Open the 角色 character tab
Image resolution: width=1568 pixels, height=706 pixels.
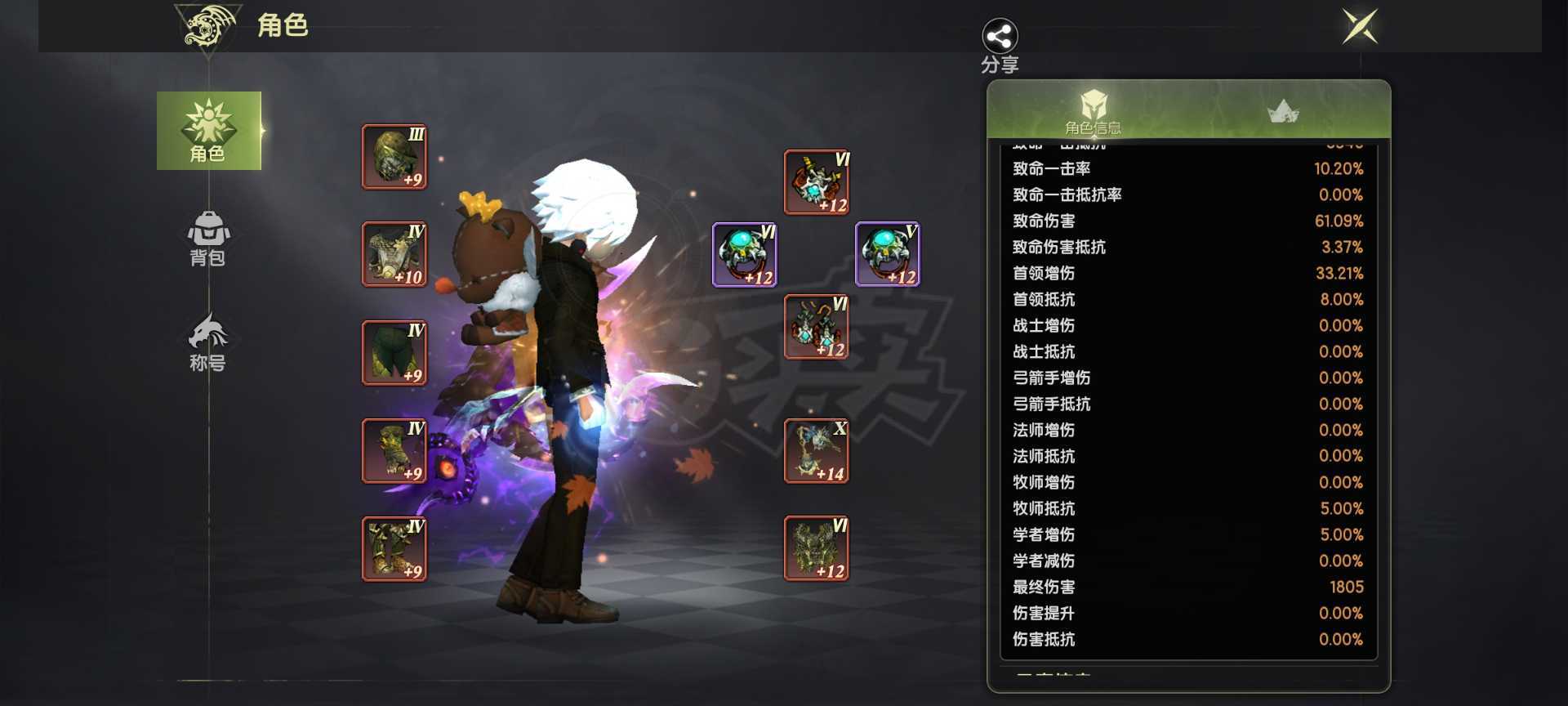point(208,131)
